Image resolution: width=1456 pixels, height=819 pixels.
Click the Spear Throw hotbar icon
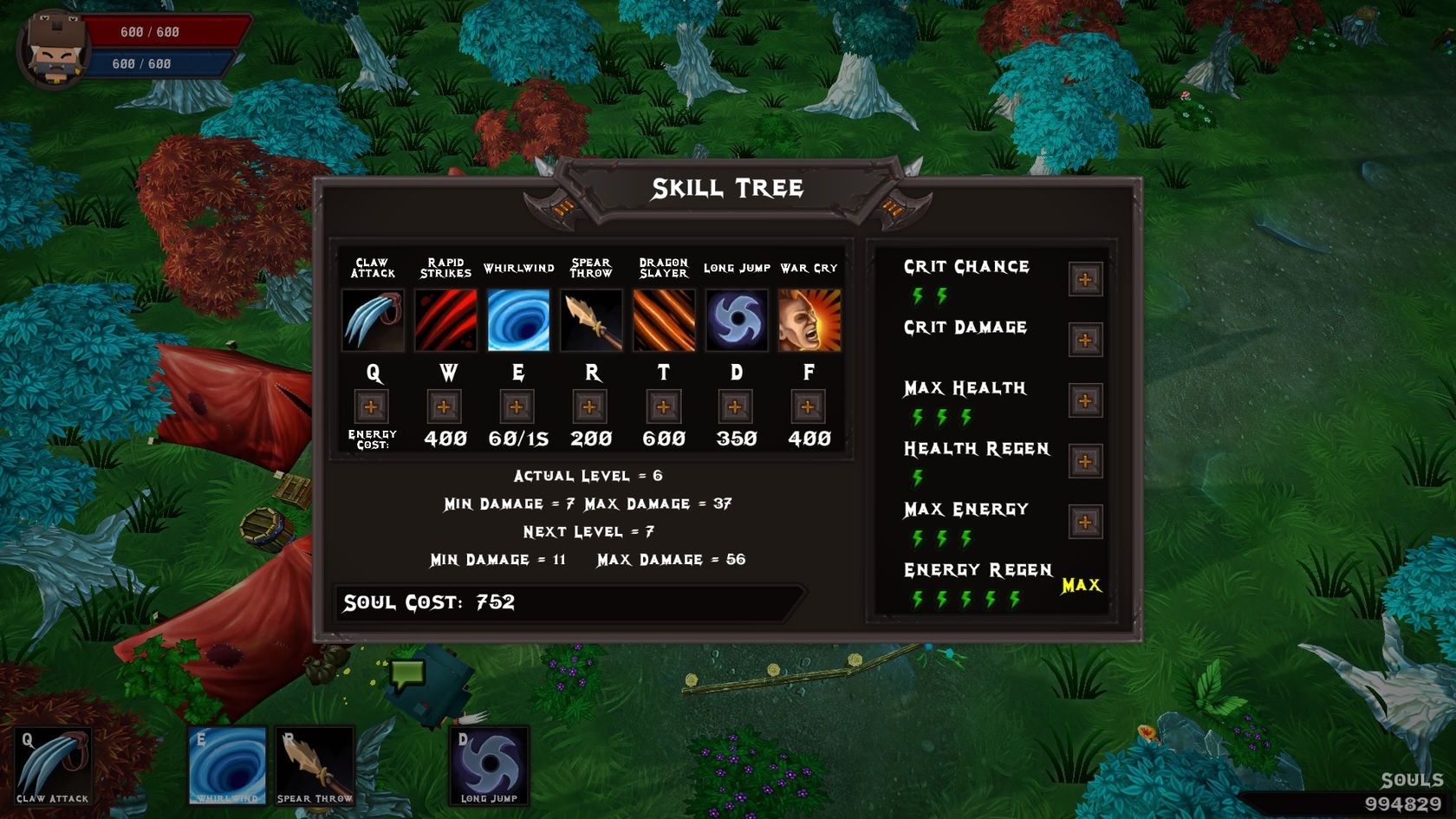[x=315, y=764]
